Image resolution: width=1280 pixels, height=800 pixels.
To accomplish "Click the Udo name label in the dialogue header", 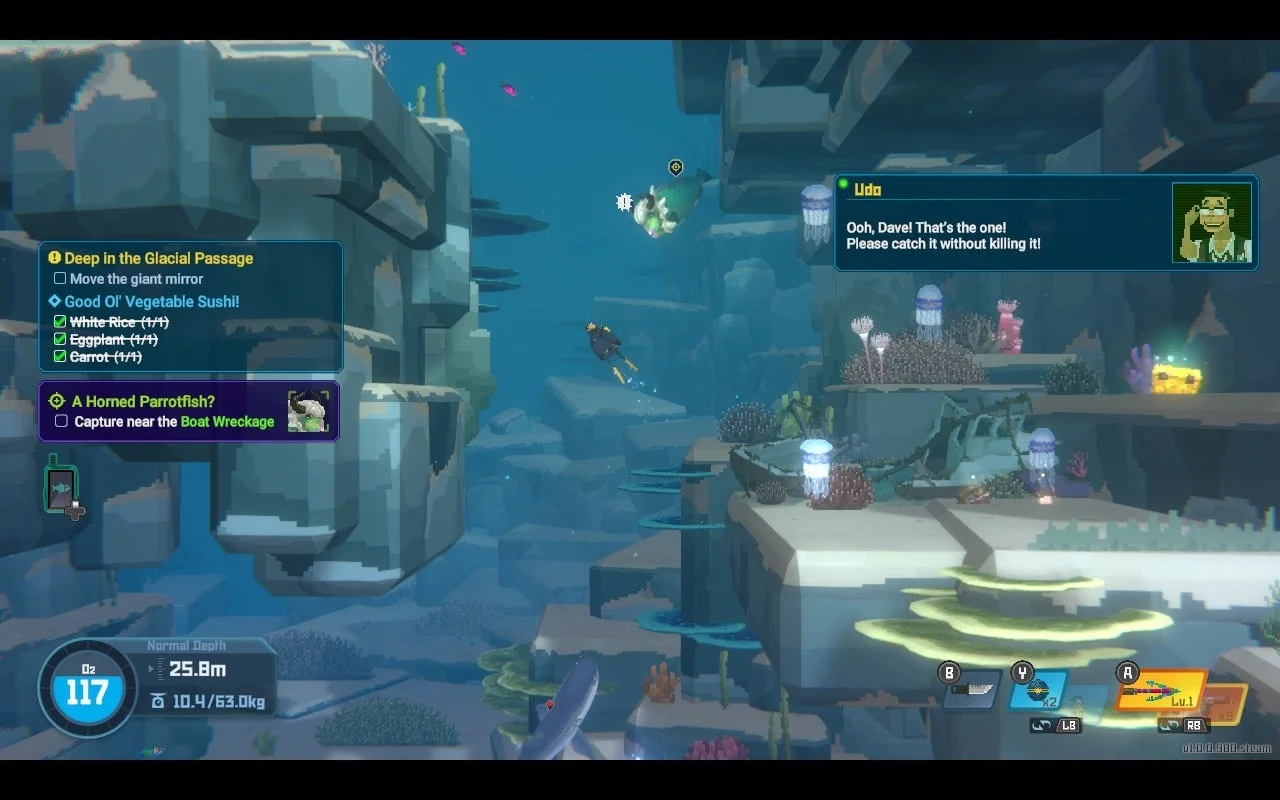I will [x=869, y=189].
